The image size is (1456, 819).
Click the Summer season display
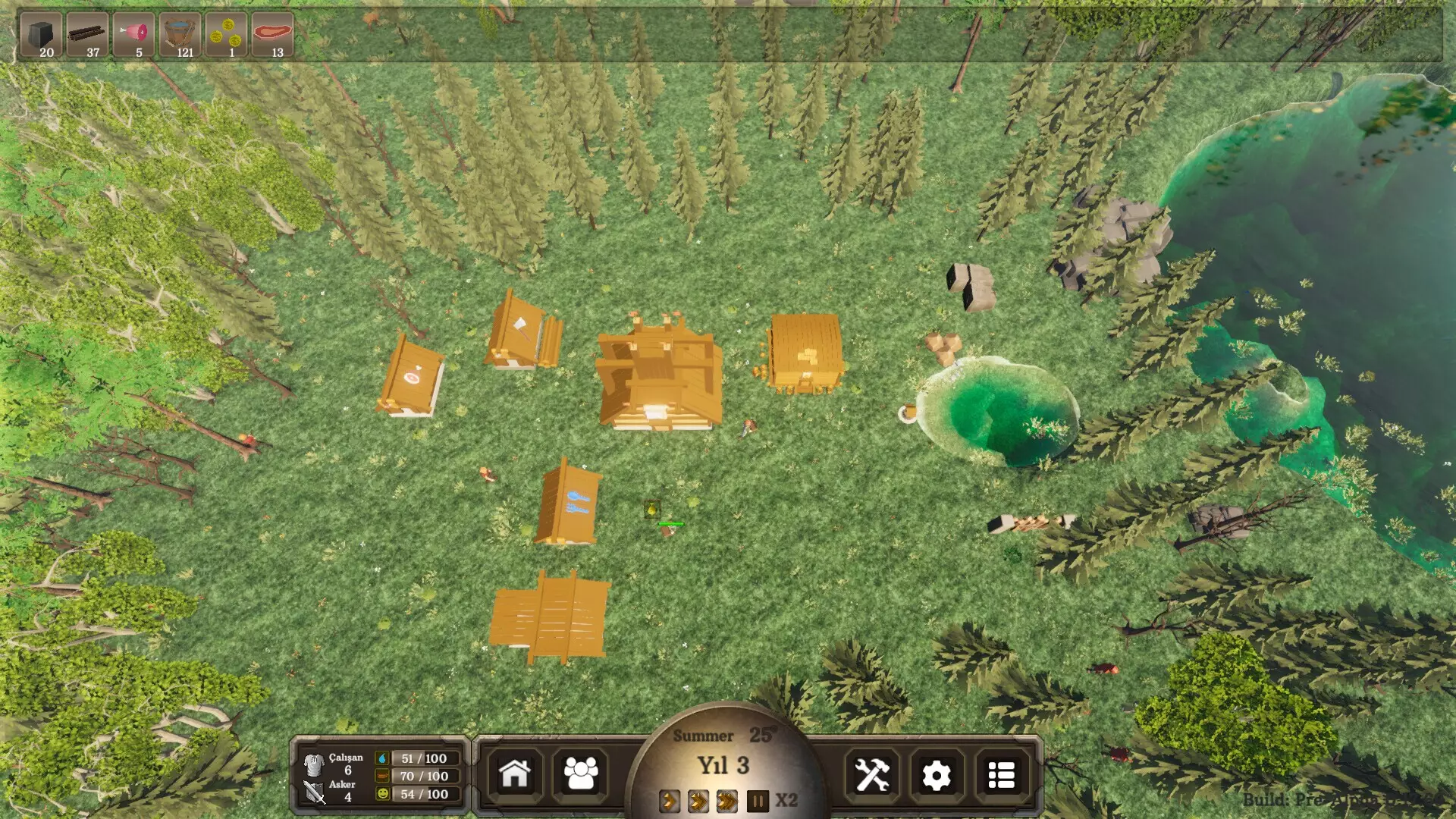pos(704,735)
